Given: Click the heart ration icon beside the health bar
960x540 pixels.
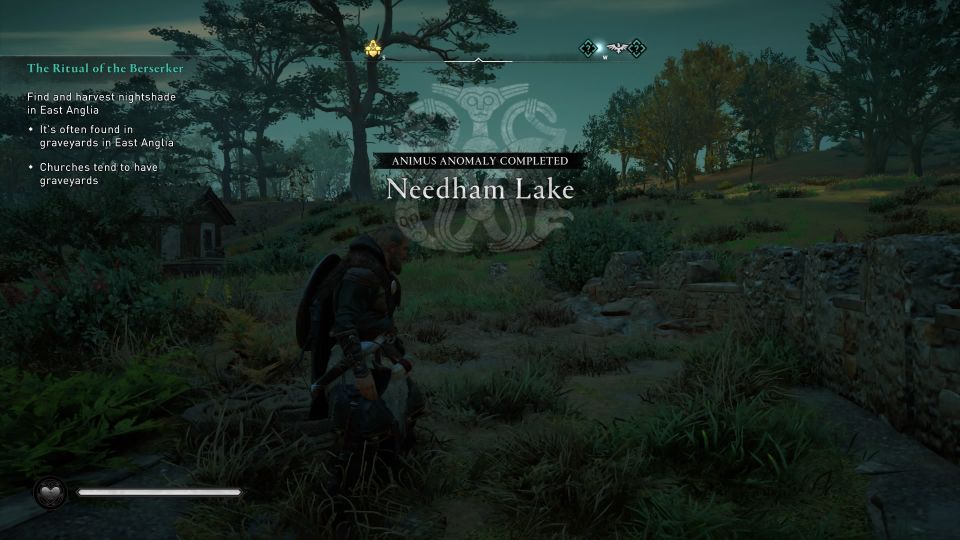Looking at the screenshot, I should coord(49,492).
